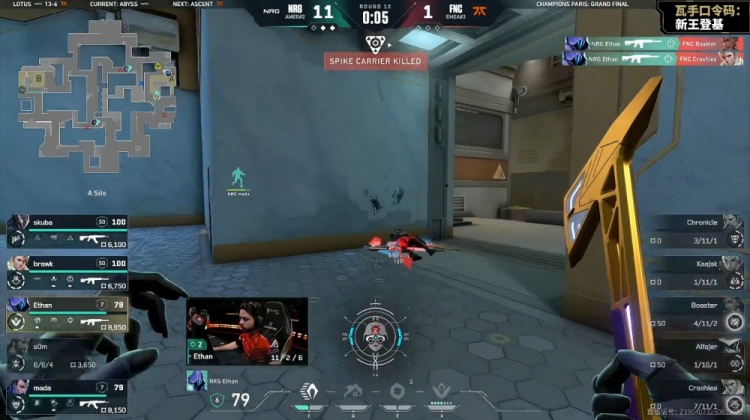Click the Ethan player webcam thumbnail
This screenshot has height=420, width=750.
[x=247, y=333]
